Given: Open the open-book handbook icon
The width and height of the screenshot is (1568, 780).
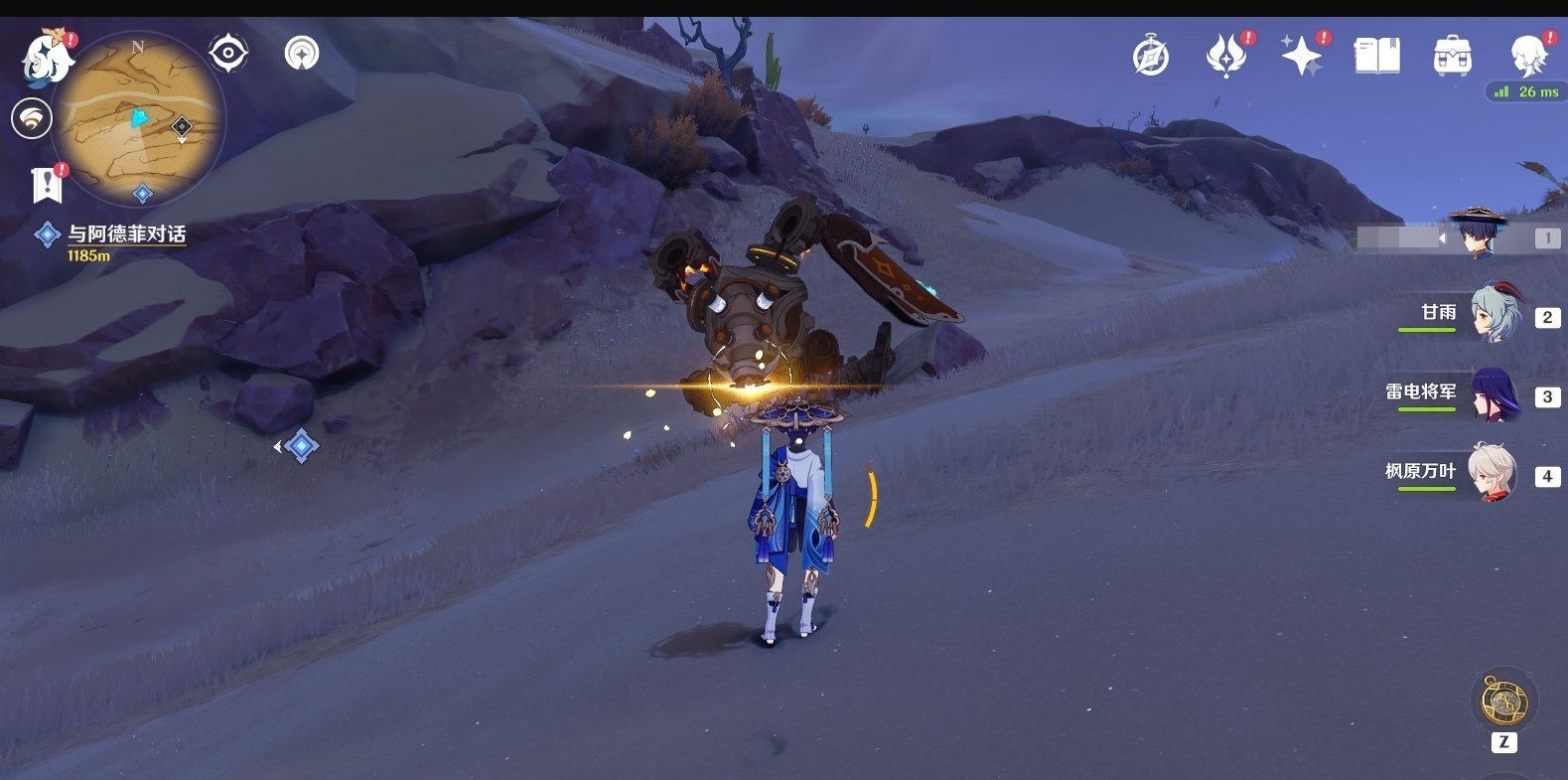Looking at the screenshot, I should point(1376,57).
